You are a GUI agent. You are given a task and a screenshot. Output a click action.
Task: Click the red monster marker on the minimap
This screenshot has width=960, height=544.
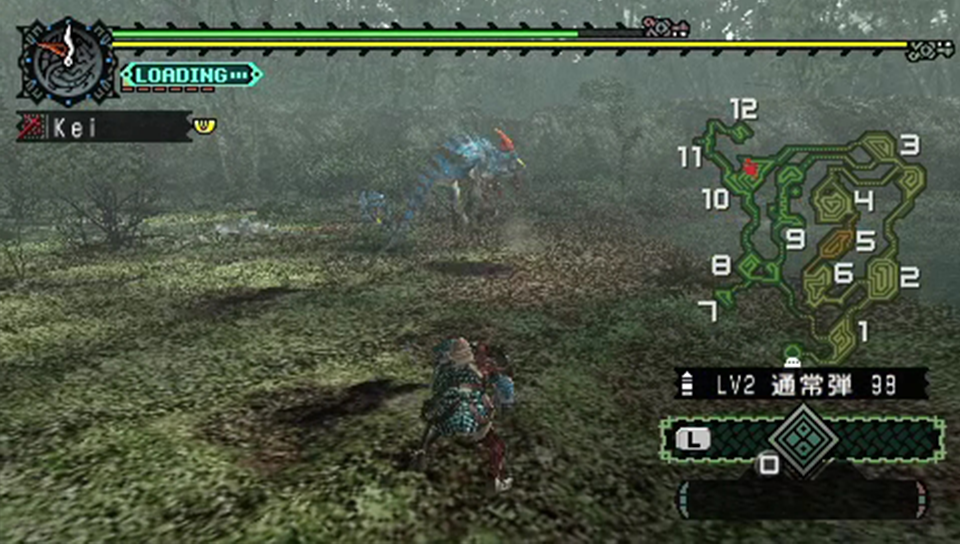(750, 168)
